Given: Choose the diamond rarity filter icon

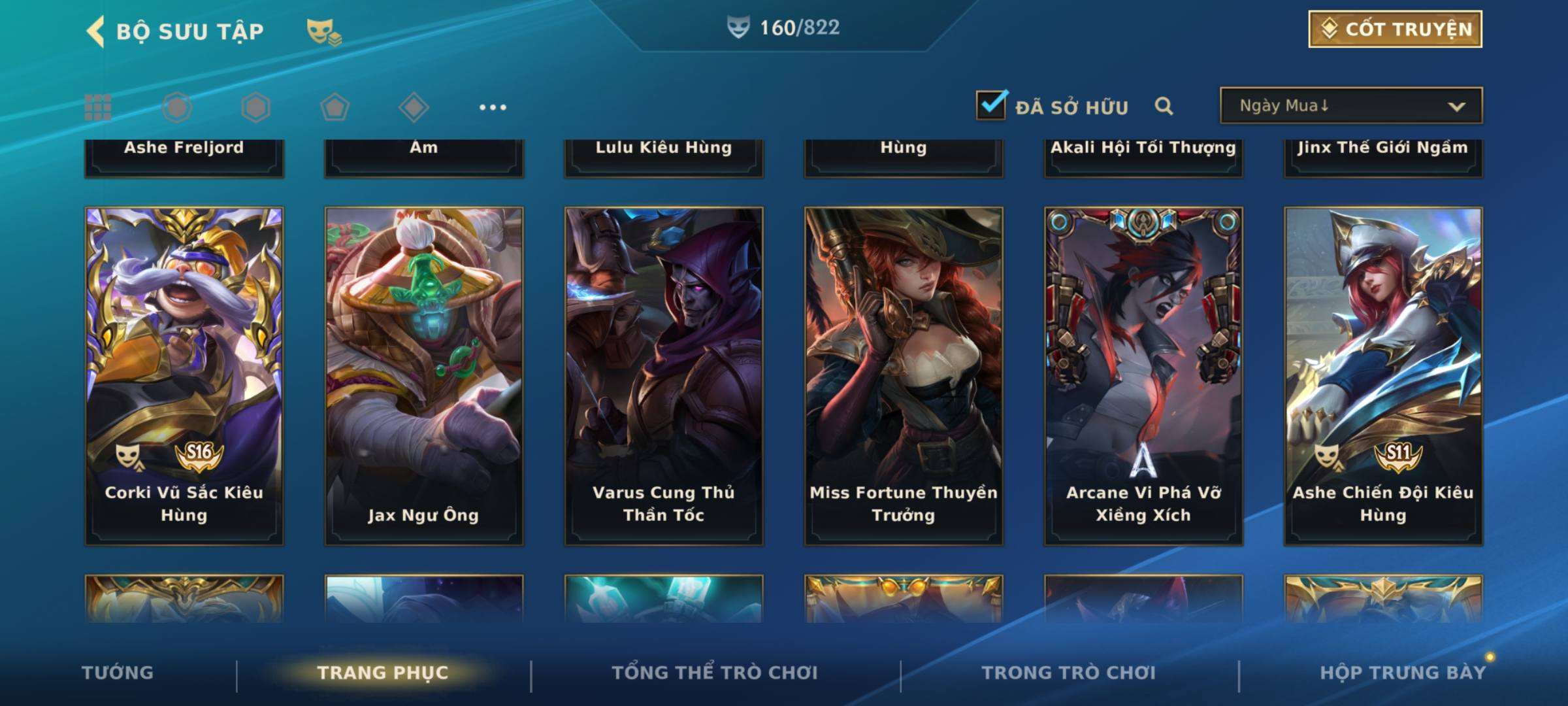Looking at the screenshot, I should 414,107.
